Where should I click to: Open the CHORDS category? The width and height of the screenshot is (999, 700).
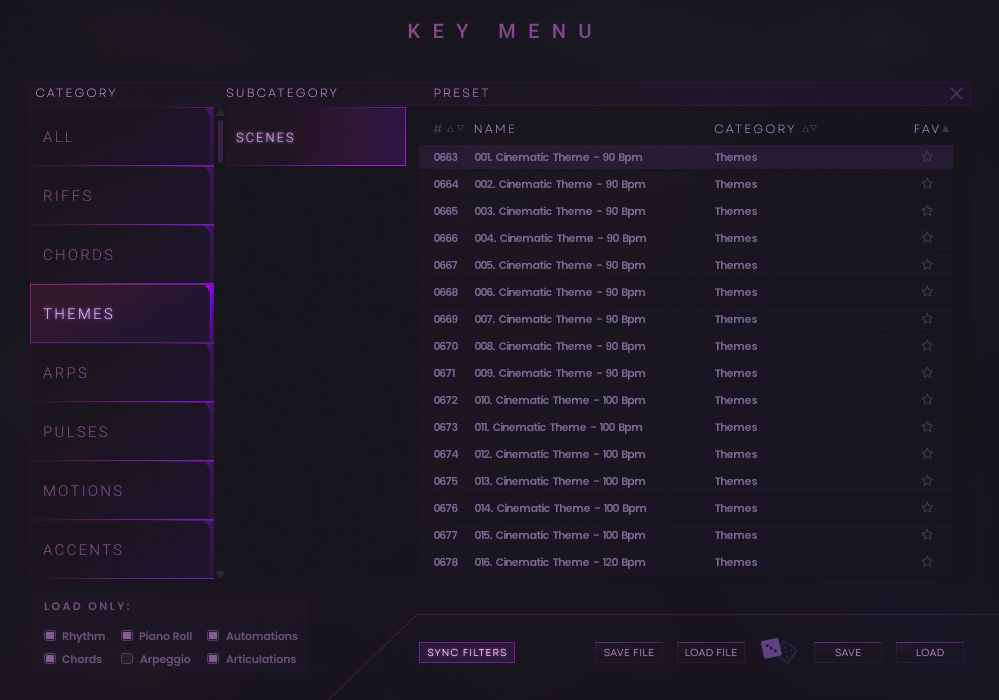coord(120,255)
